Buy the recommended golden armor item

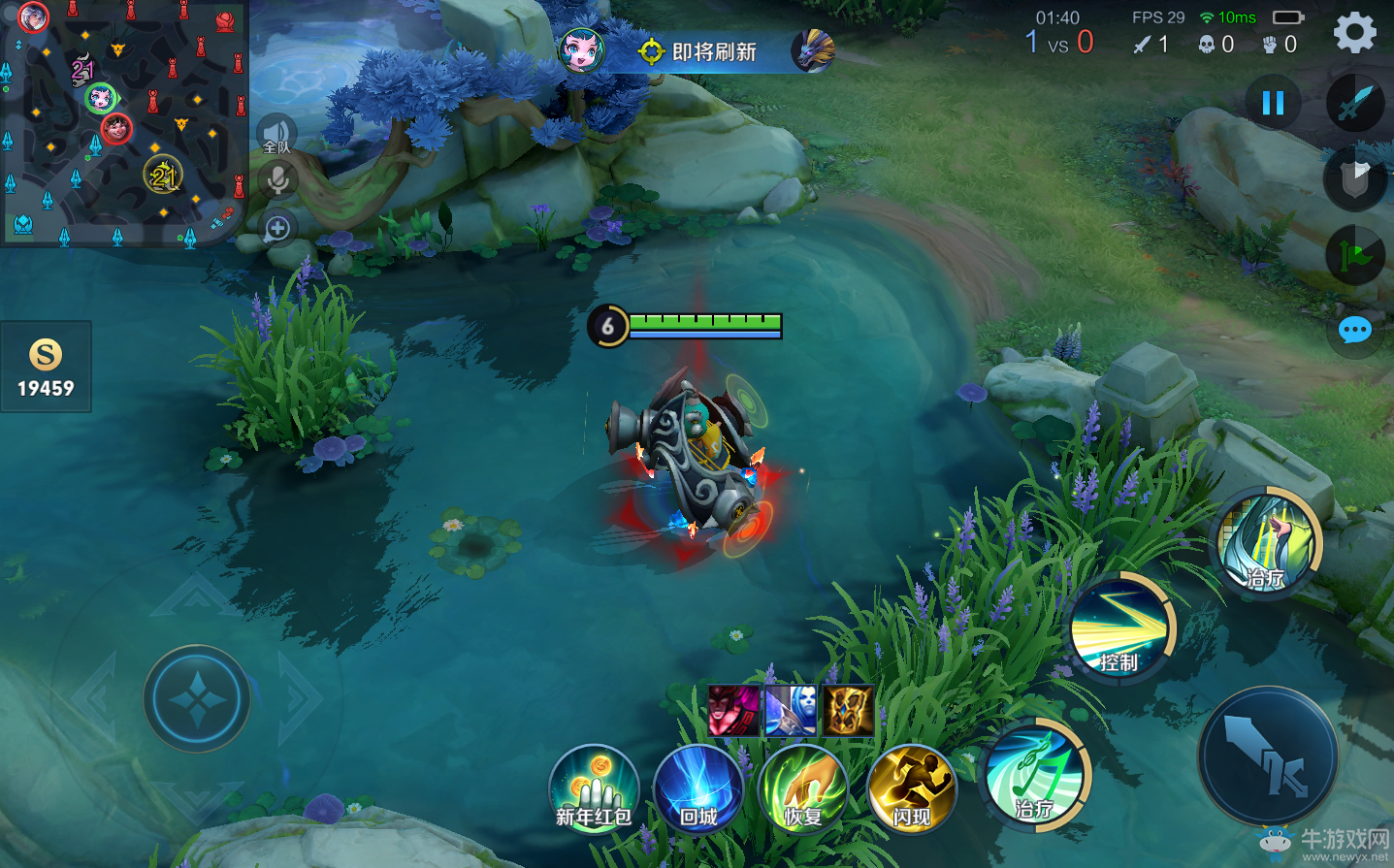[849, 711]
